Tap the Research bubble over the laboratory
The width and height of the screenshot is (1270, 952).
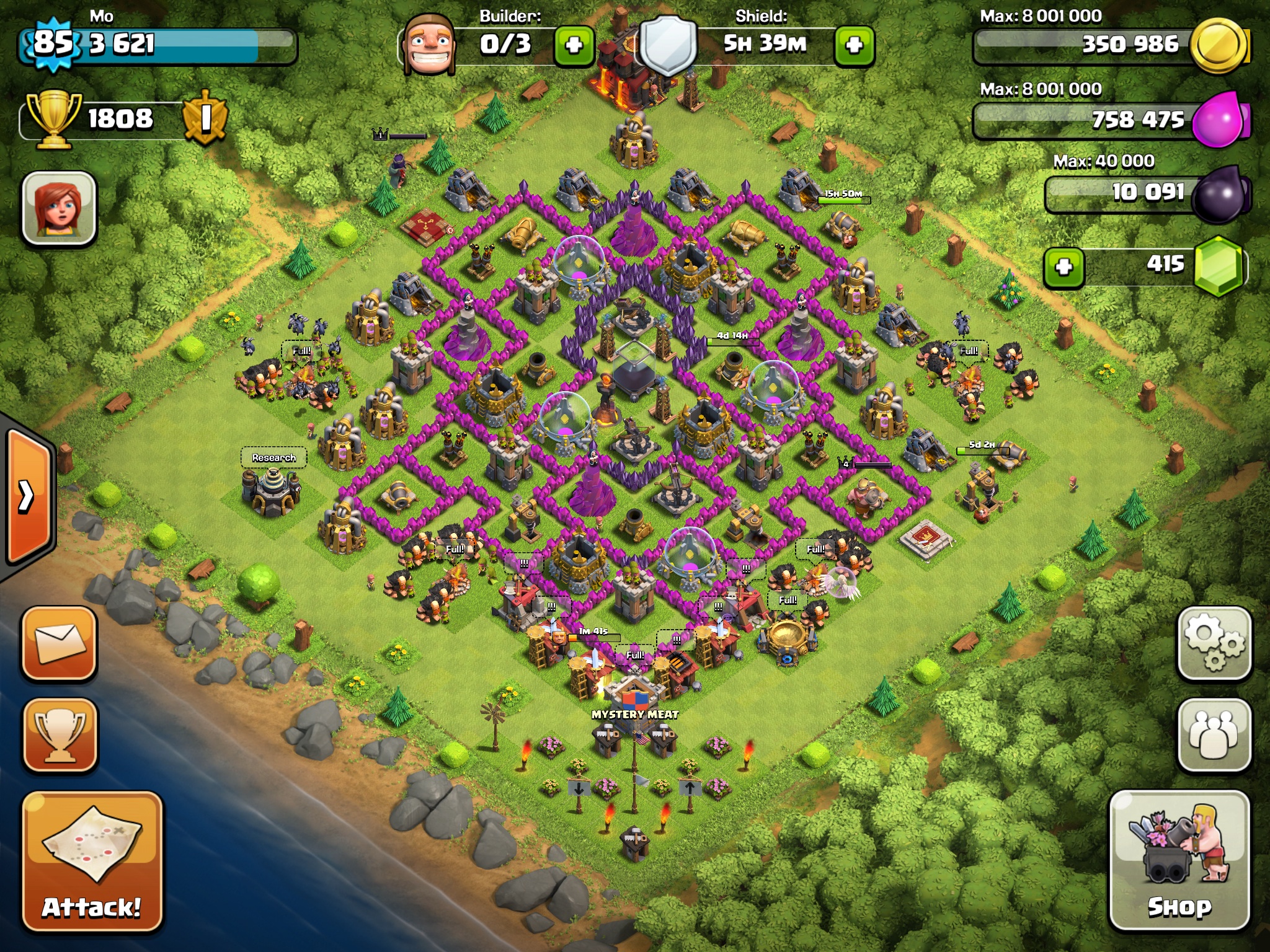tap(273, 458)
